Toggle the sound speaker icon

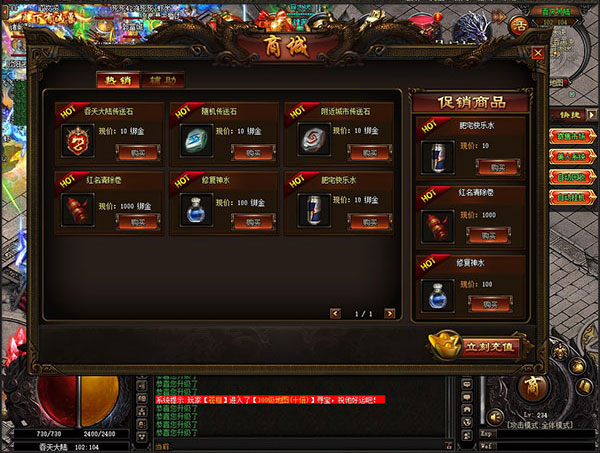tap(495, 416)
